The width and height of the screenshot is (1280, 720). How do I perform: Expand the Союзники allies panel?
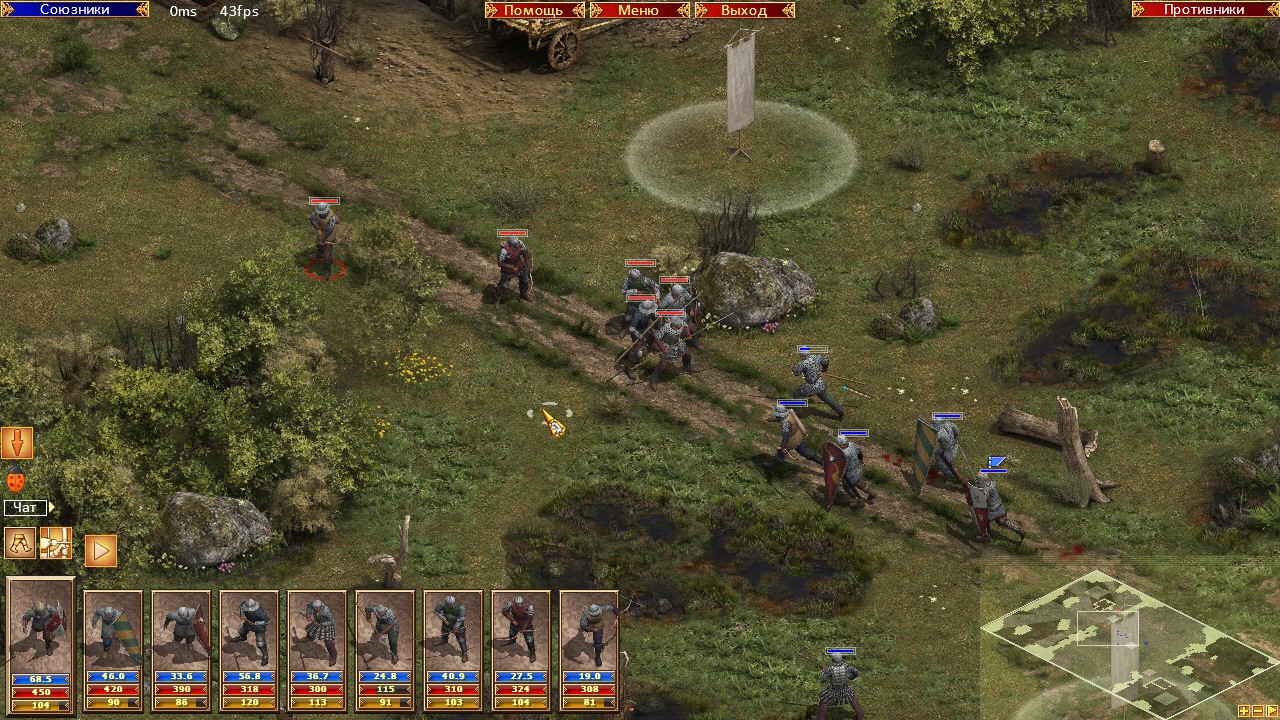(x=75, y=10)
